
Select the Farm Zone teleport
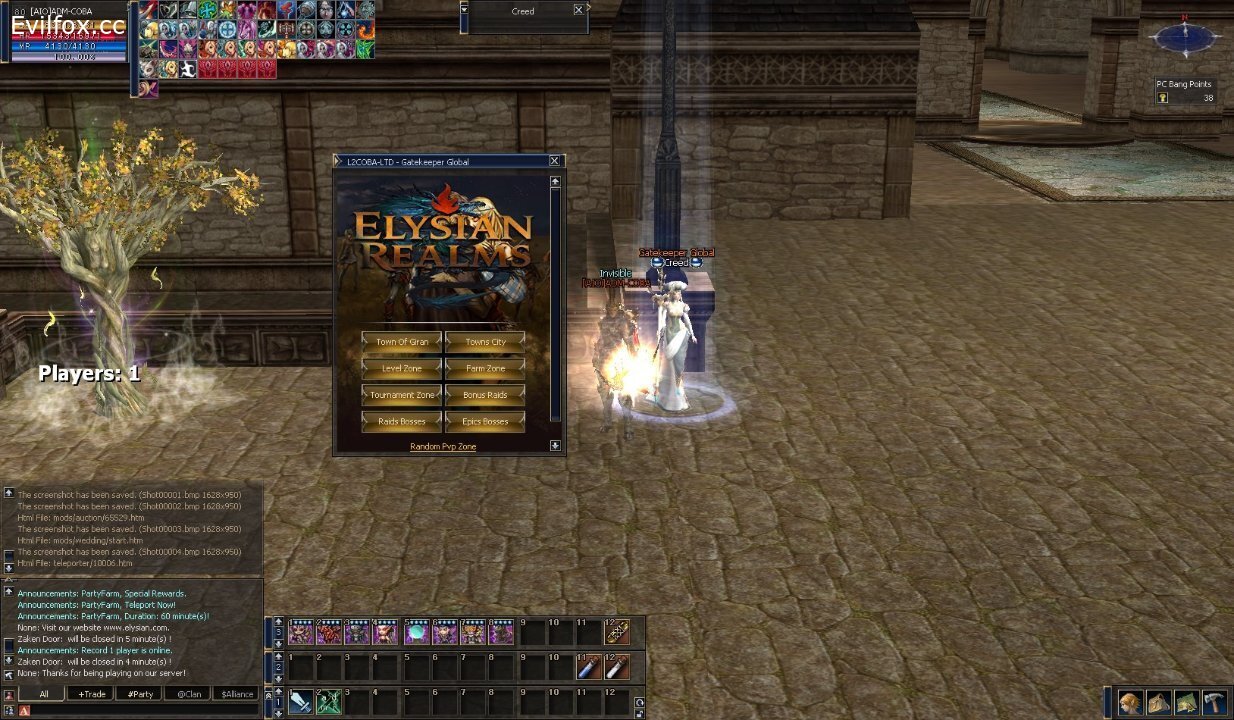[x=485, y=369]
